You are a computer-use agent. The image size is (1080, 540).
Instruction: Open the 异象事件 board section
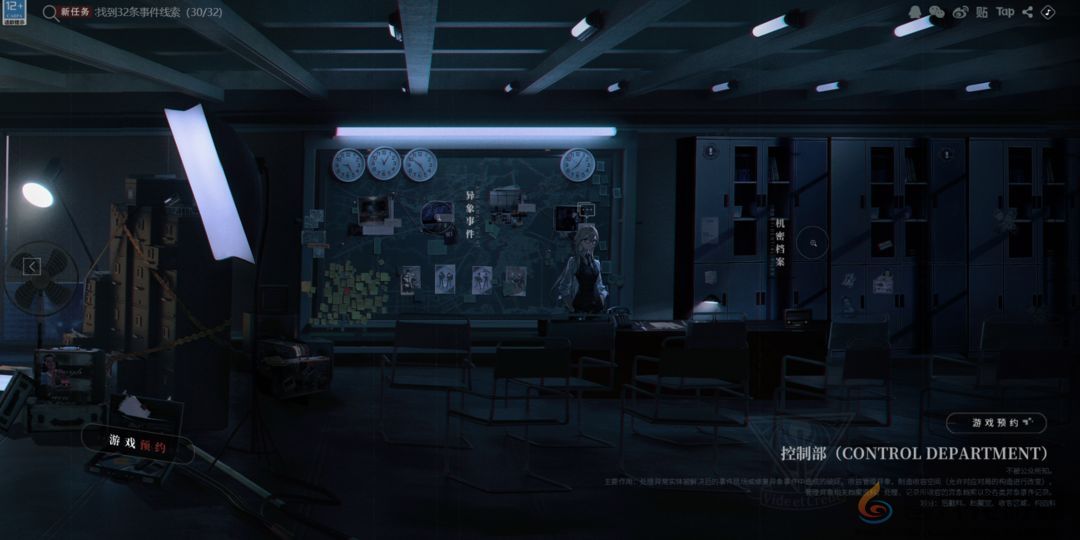point(470,215)
